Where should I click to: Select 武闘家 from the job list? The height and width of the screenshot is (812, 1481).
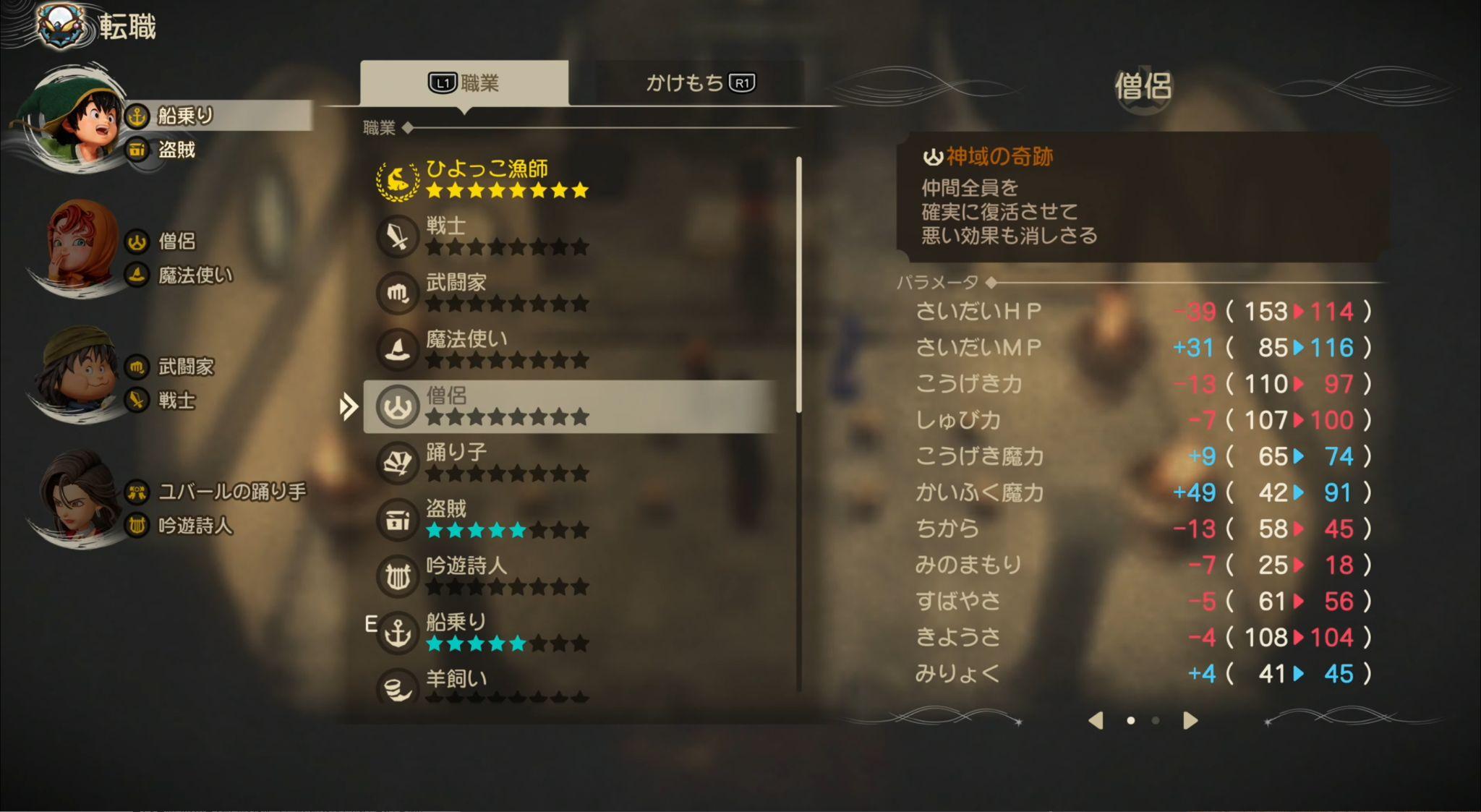coord(506,292)
